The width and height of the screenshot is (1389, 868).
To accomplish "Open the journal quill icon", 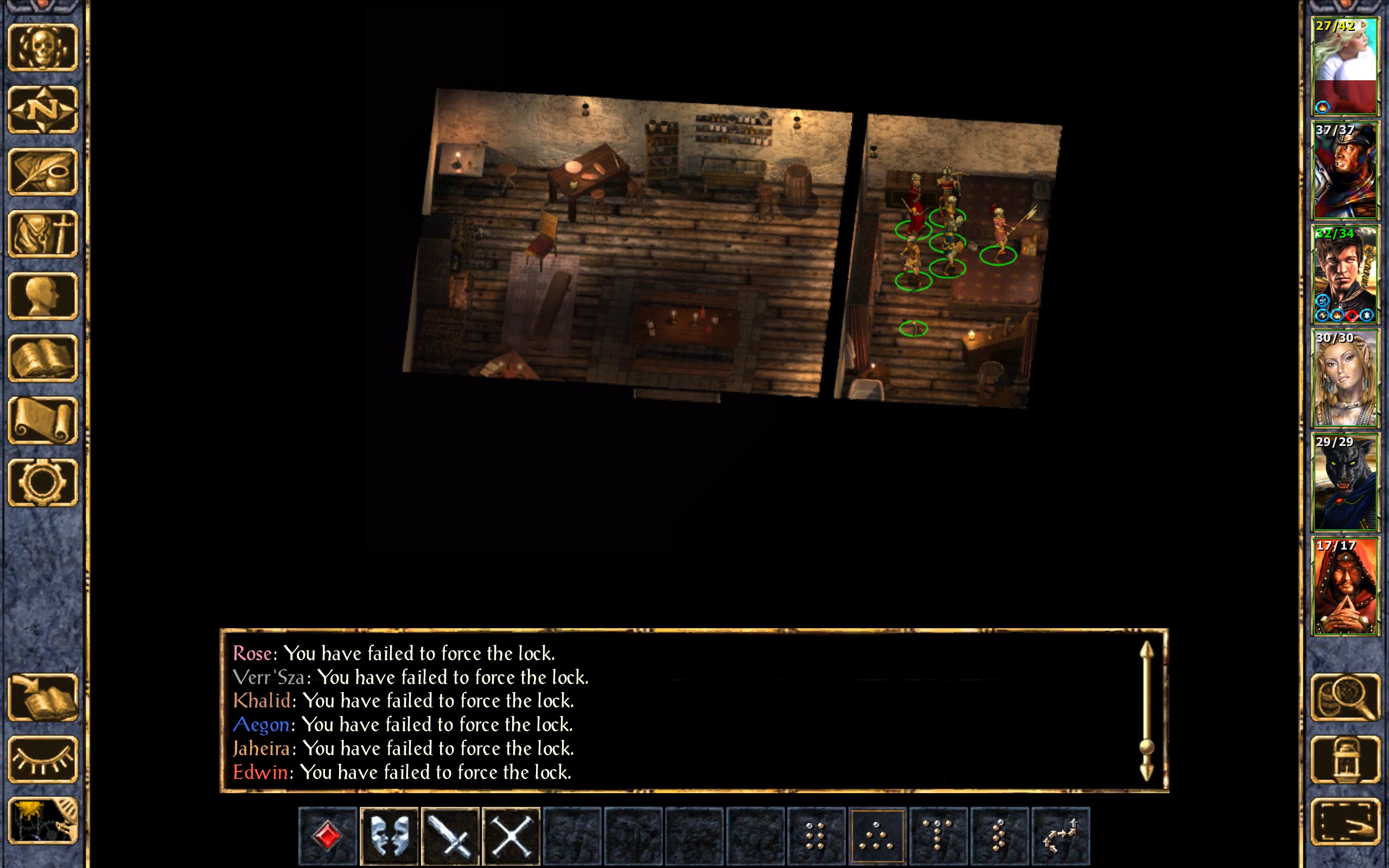I will tap(43, 171).
